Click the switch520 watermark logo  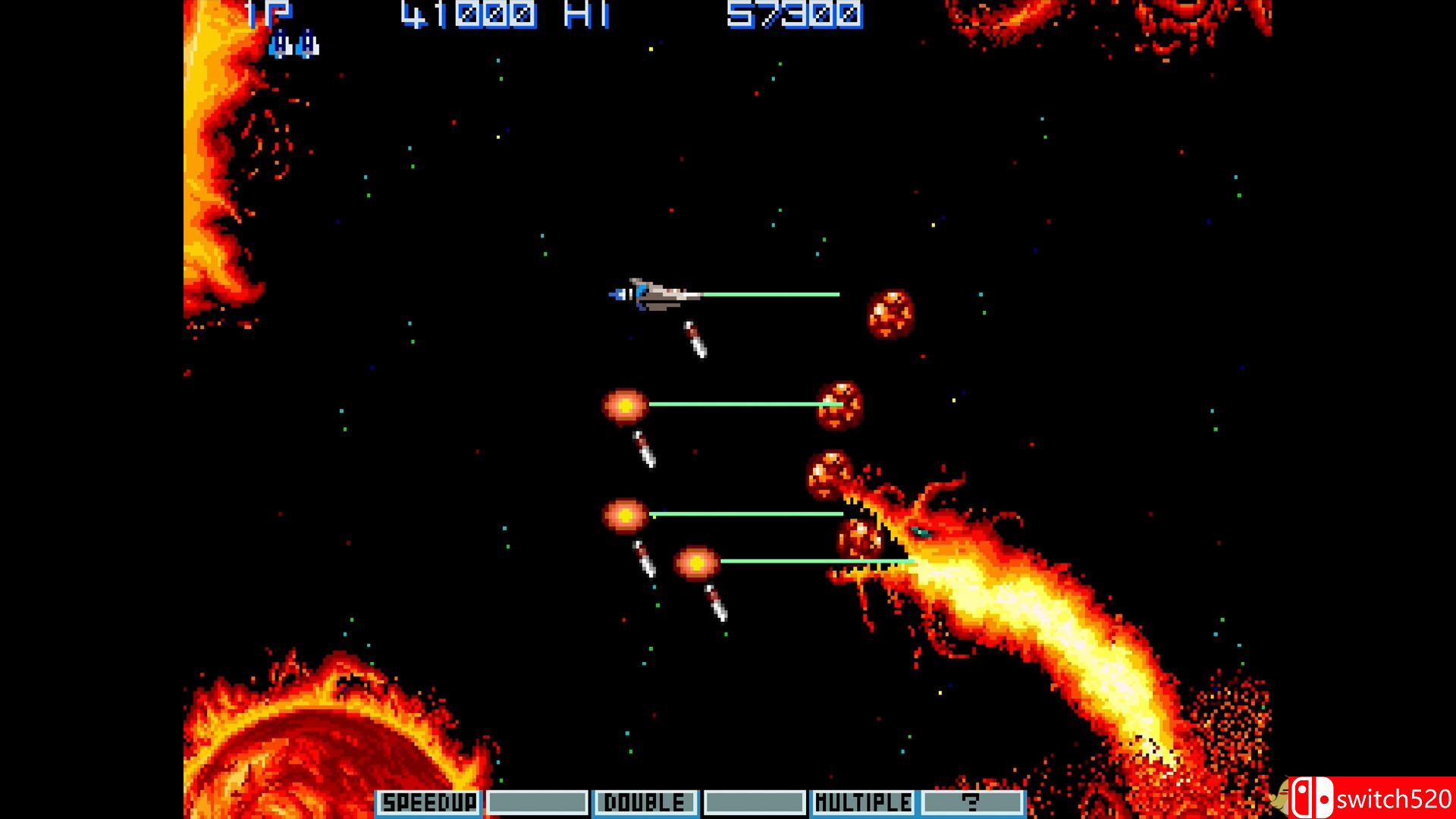1371,799
